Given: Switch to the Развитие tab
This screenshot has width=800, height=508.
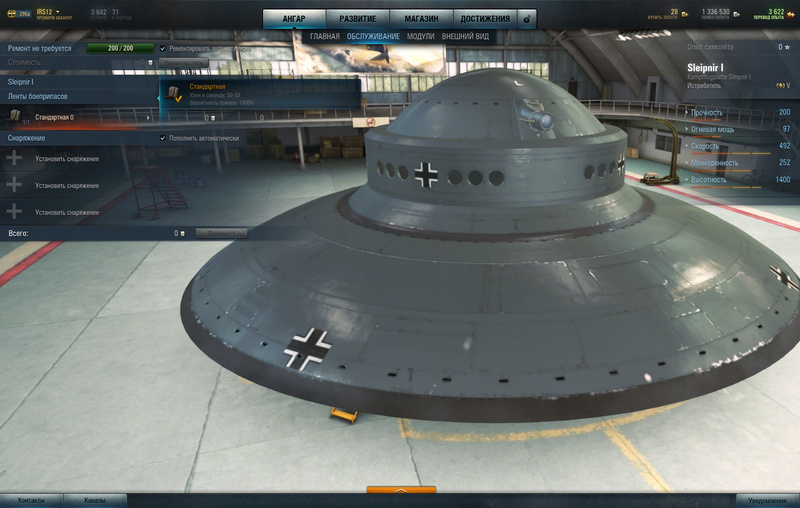Looking at the screenshot, I should tap(357, 19).
